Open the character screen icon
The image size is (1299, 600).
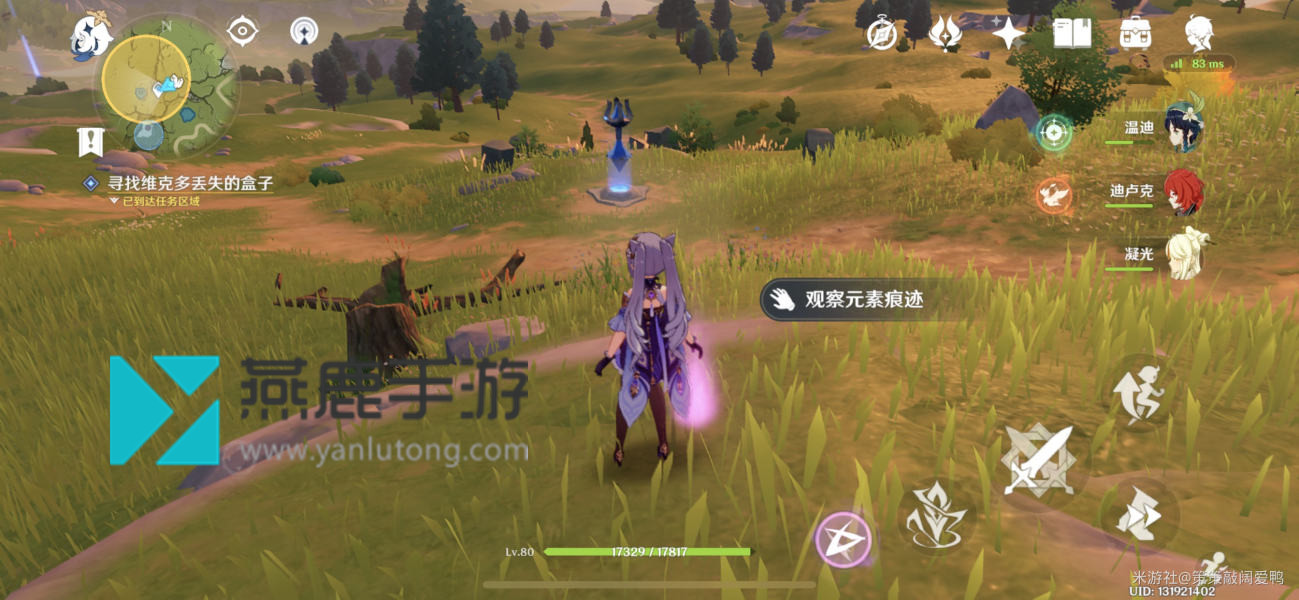[x=1199, y=34]
